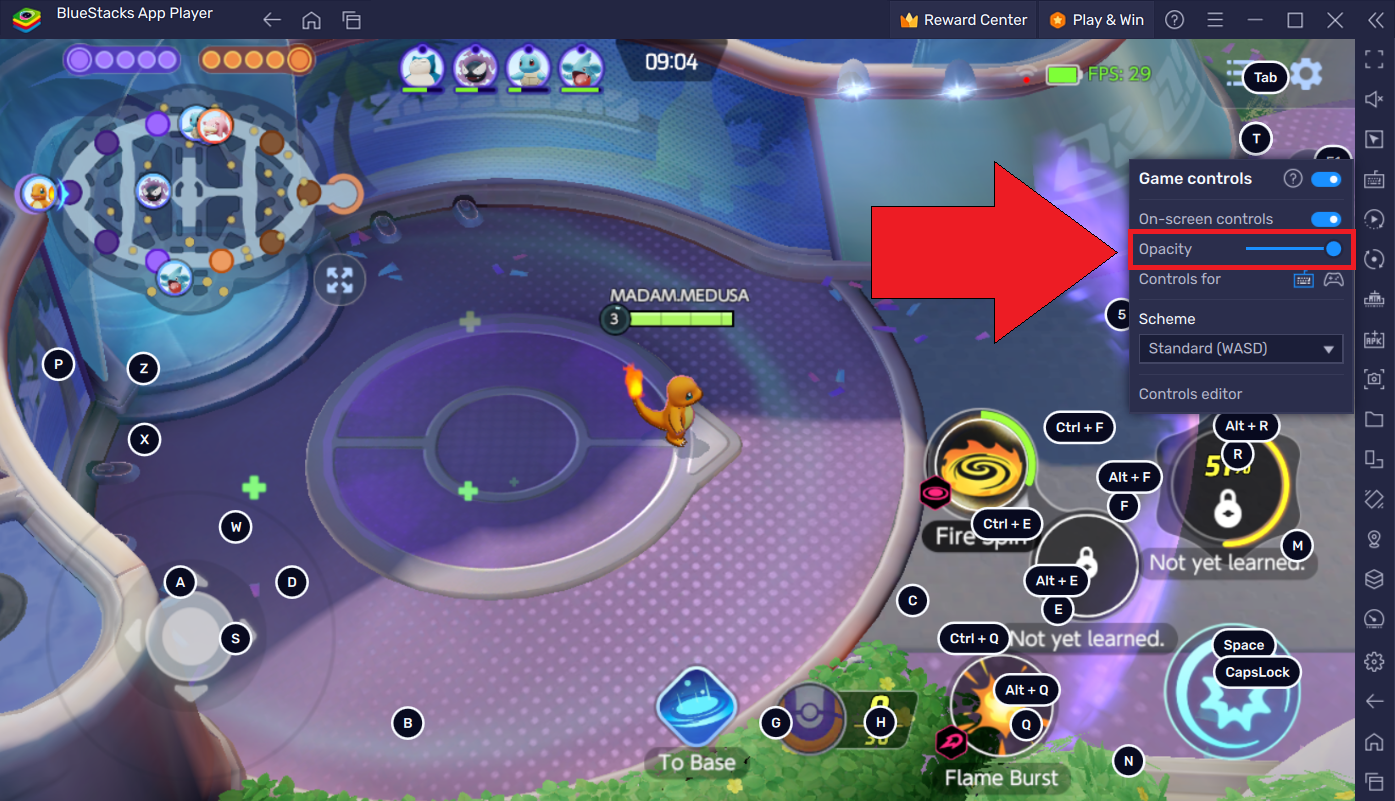Viewport: 1395px width, 801px height.
Task: Open the Macro recorder from the sidebar
Action: (1374, 219)
